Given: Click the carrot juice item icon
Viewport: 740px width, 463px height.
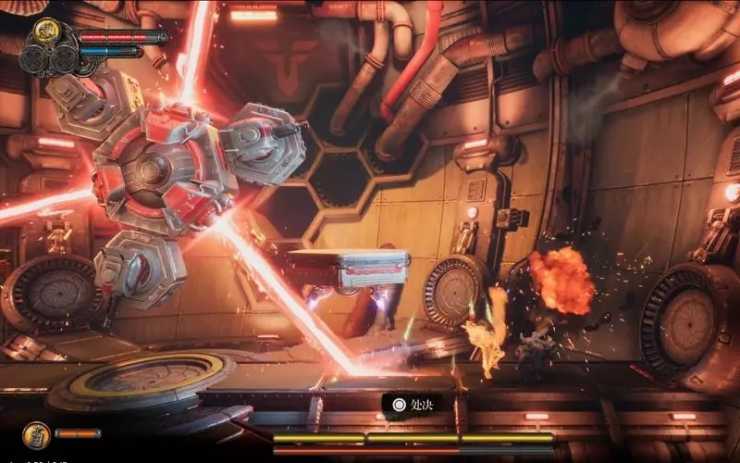Looking at the screenshot, I should [x=35, y=434].
